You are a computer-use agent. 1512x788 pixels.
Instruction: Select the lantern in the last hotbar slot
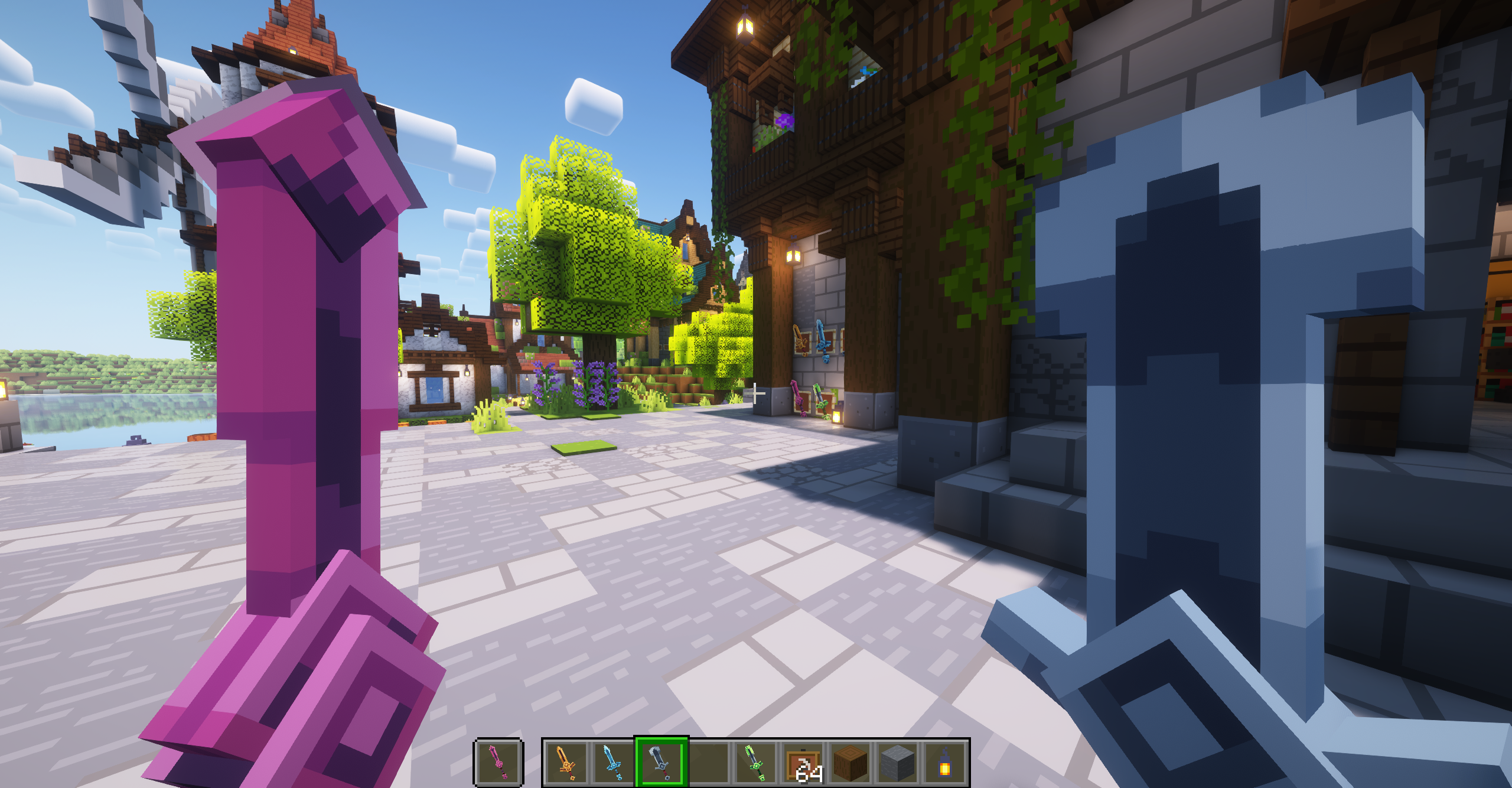point(946,762)
